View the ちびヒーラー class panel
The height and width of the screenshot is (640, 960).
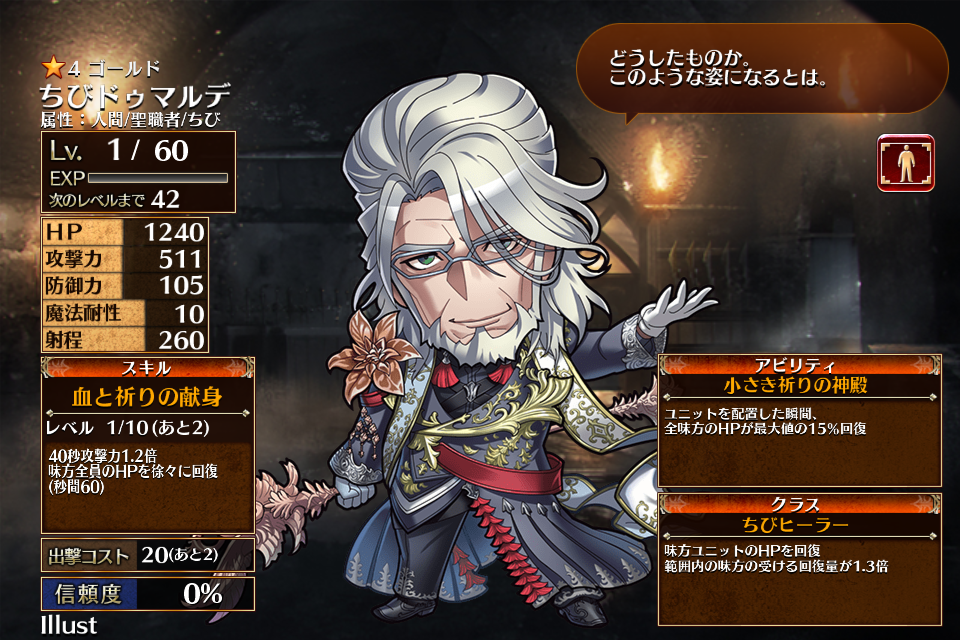click(800, 524)
